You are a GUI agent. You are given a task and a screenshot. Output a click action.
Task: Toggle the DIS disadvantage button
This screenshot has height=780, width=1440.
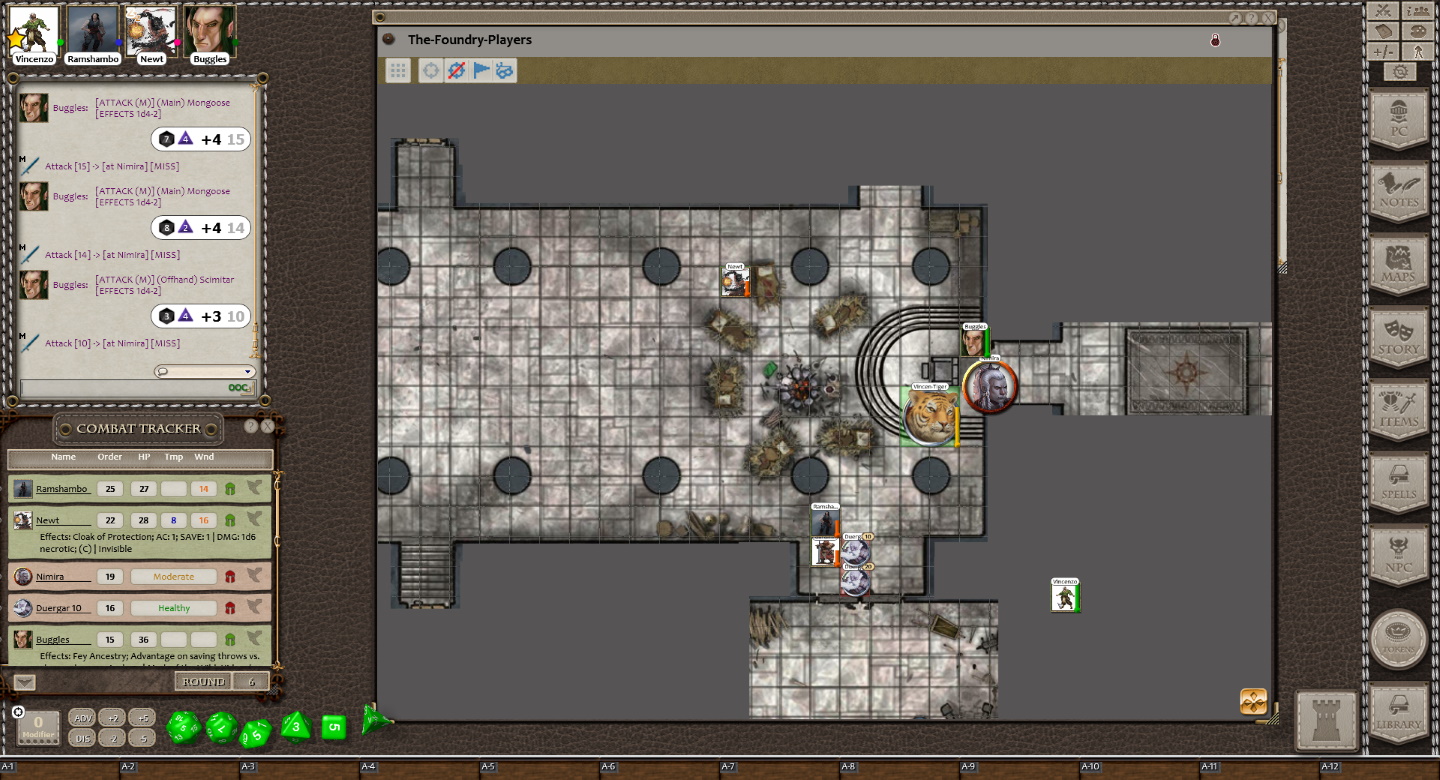83,738
